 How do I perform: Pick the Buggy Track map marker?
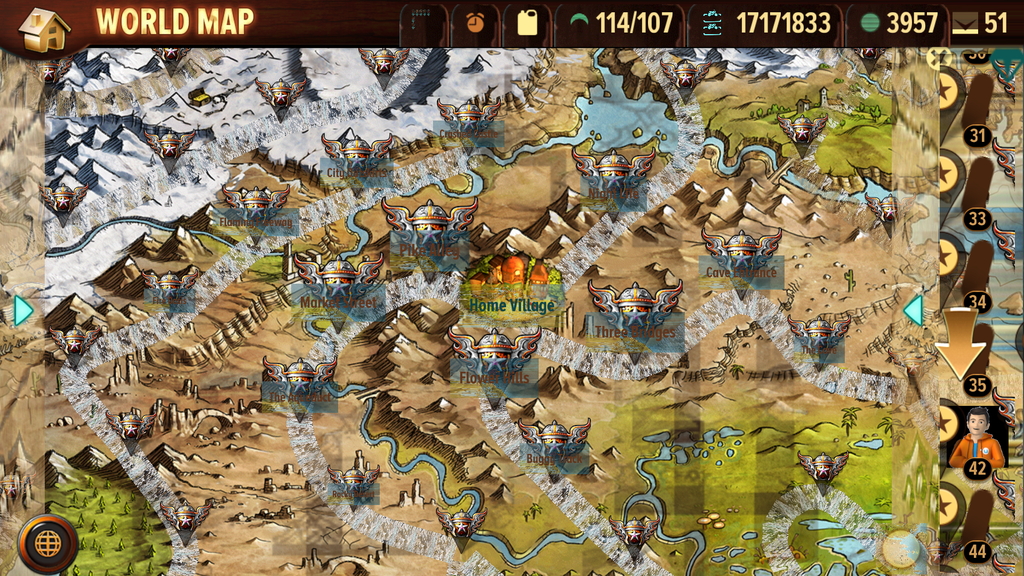(554, 440)
